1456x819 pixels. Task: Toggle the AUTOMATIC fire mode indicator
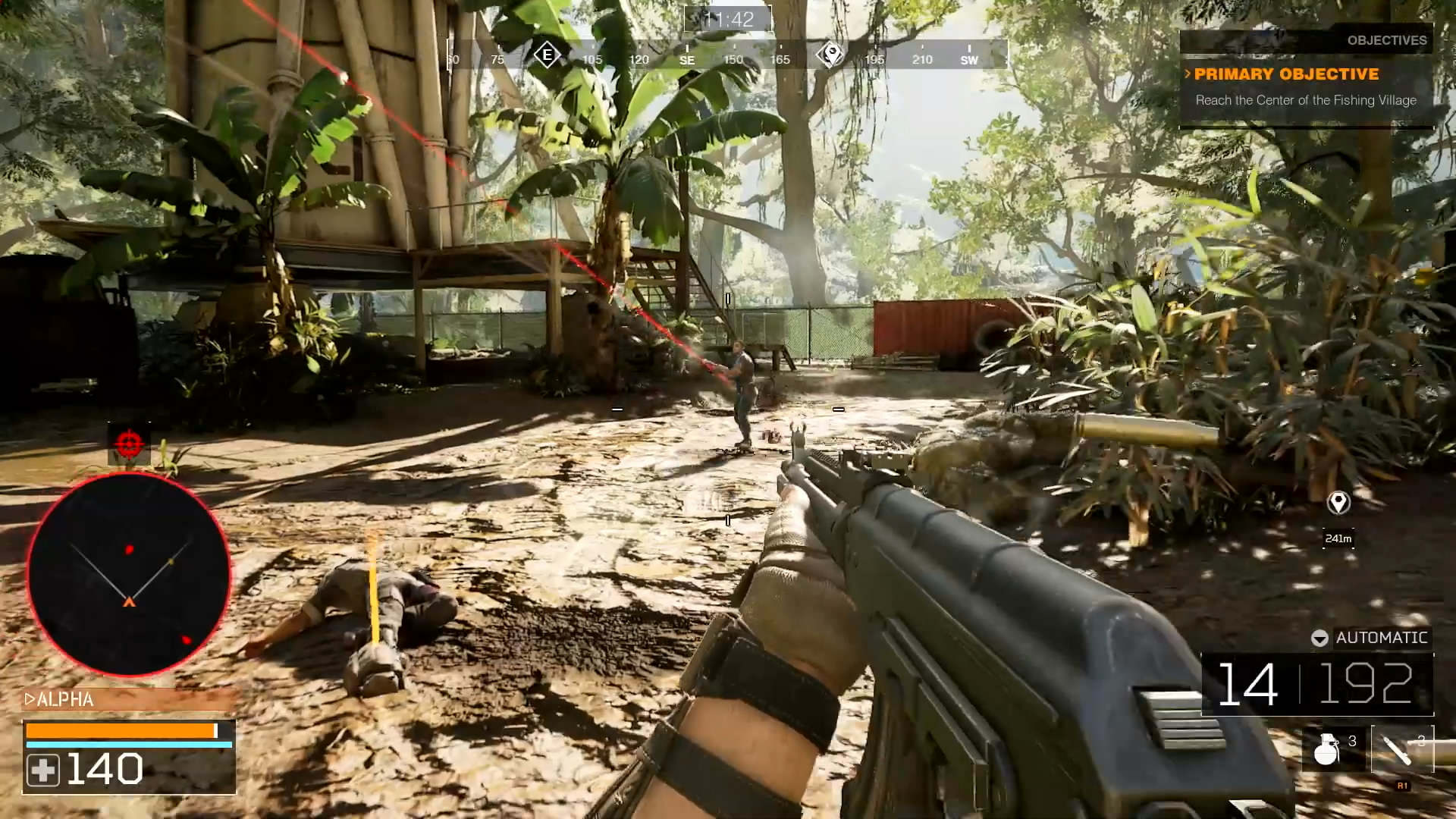tap(1371, 638)
